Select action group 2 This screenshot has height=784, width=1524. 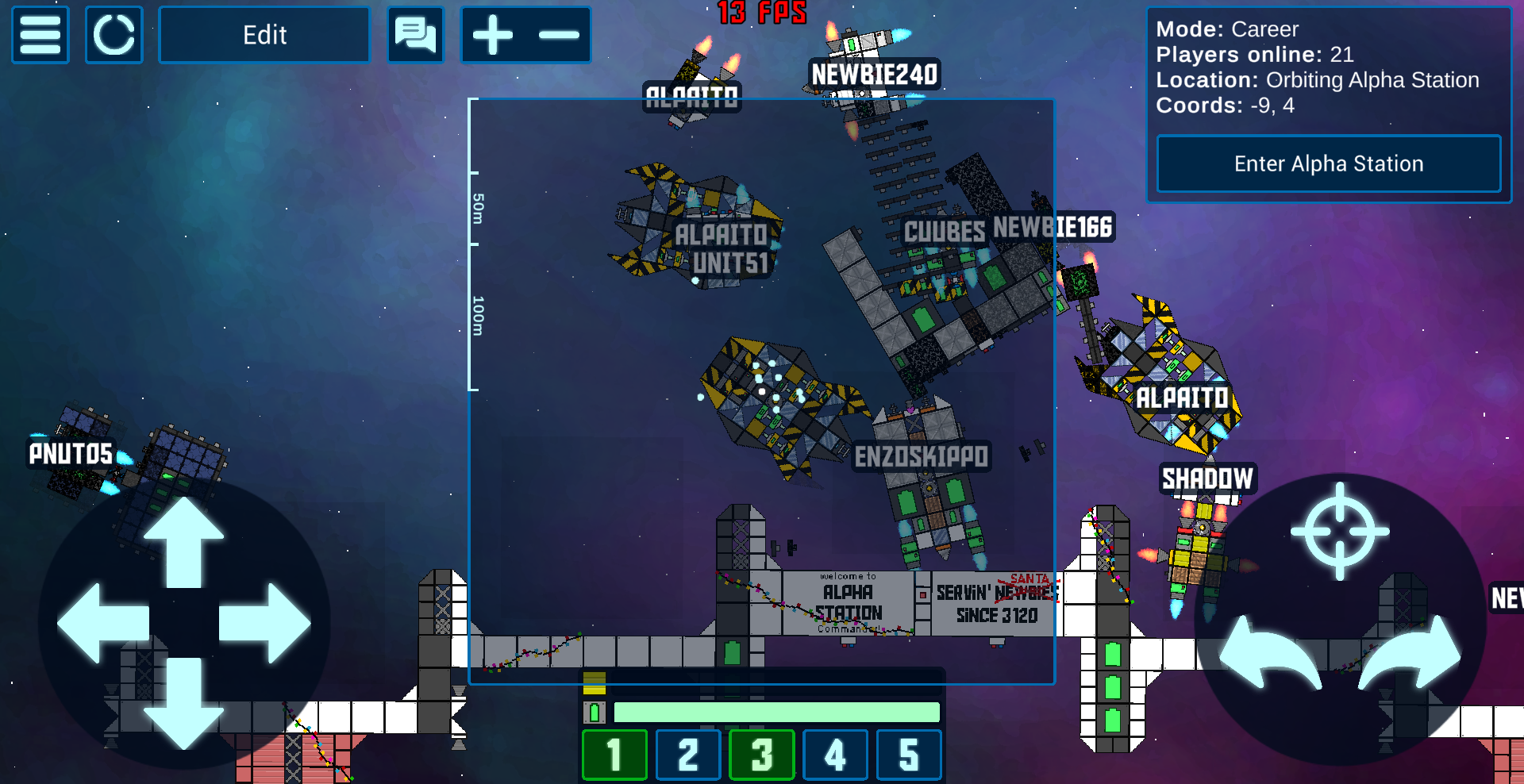(x=688, y=755)
